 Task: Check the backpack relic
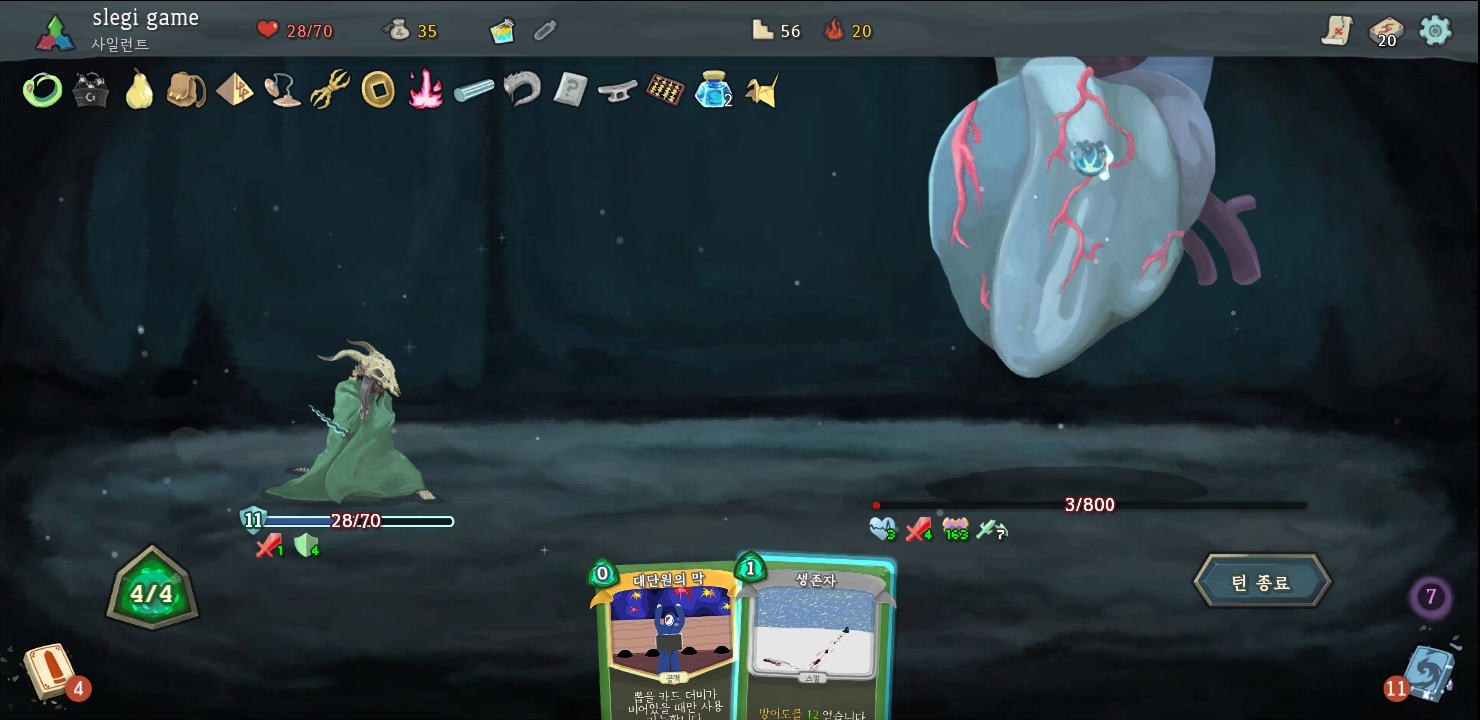[186, 91]
